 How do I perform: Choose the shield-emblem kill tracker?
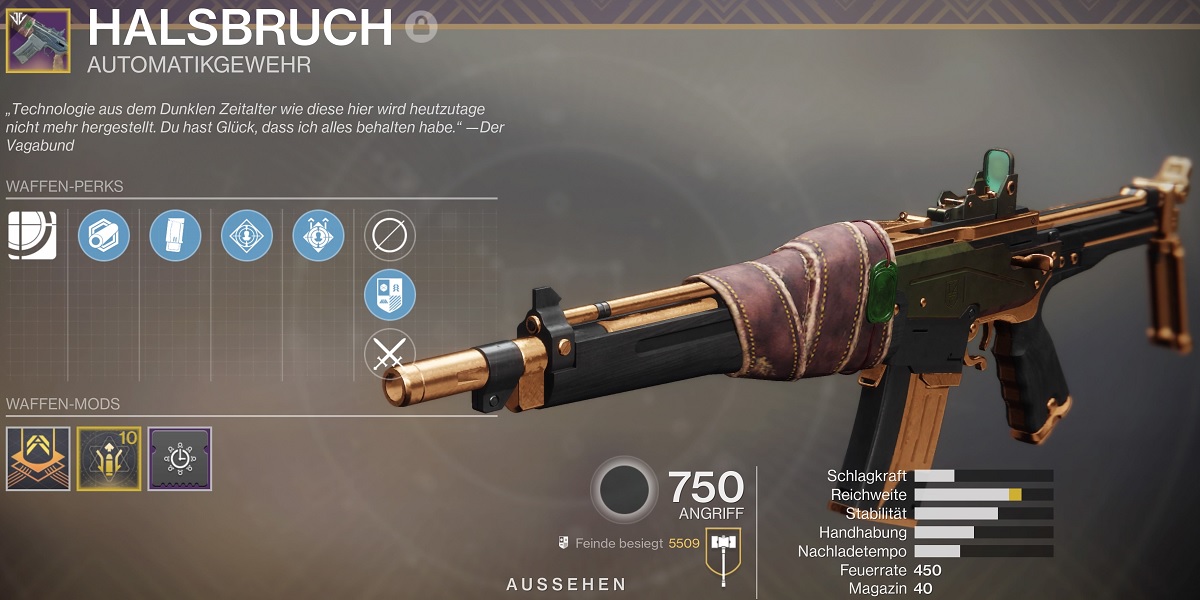390,294
